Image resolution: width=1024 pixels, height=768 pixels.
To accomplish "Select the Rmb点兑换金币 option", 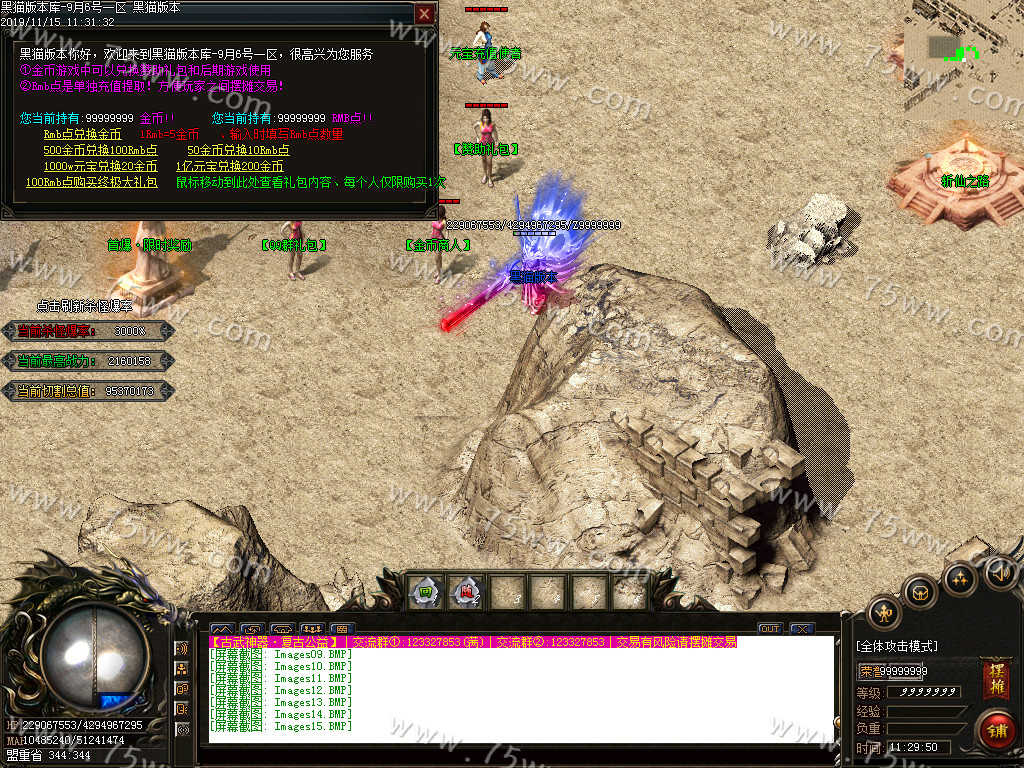I will (x=82, y=134).
